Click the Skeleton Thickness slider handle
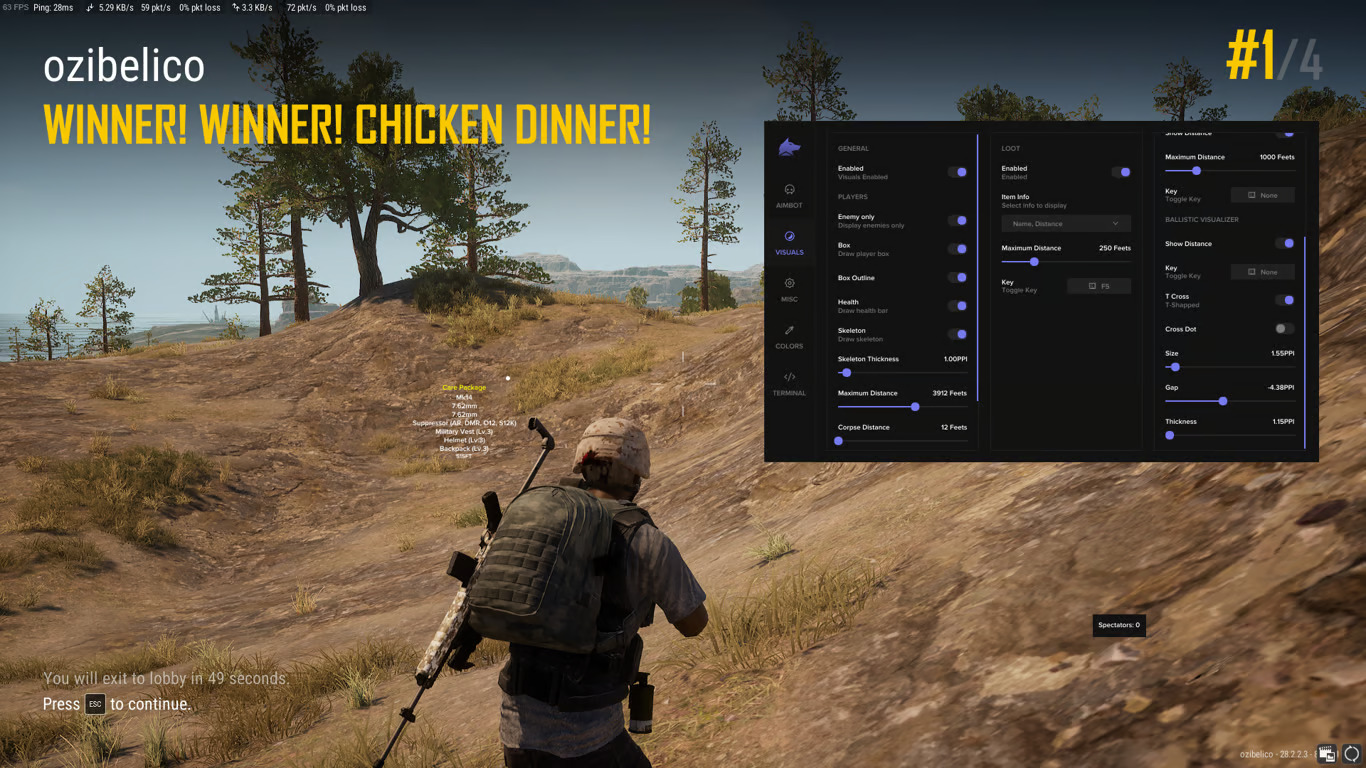 (x=846, y=373)
